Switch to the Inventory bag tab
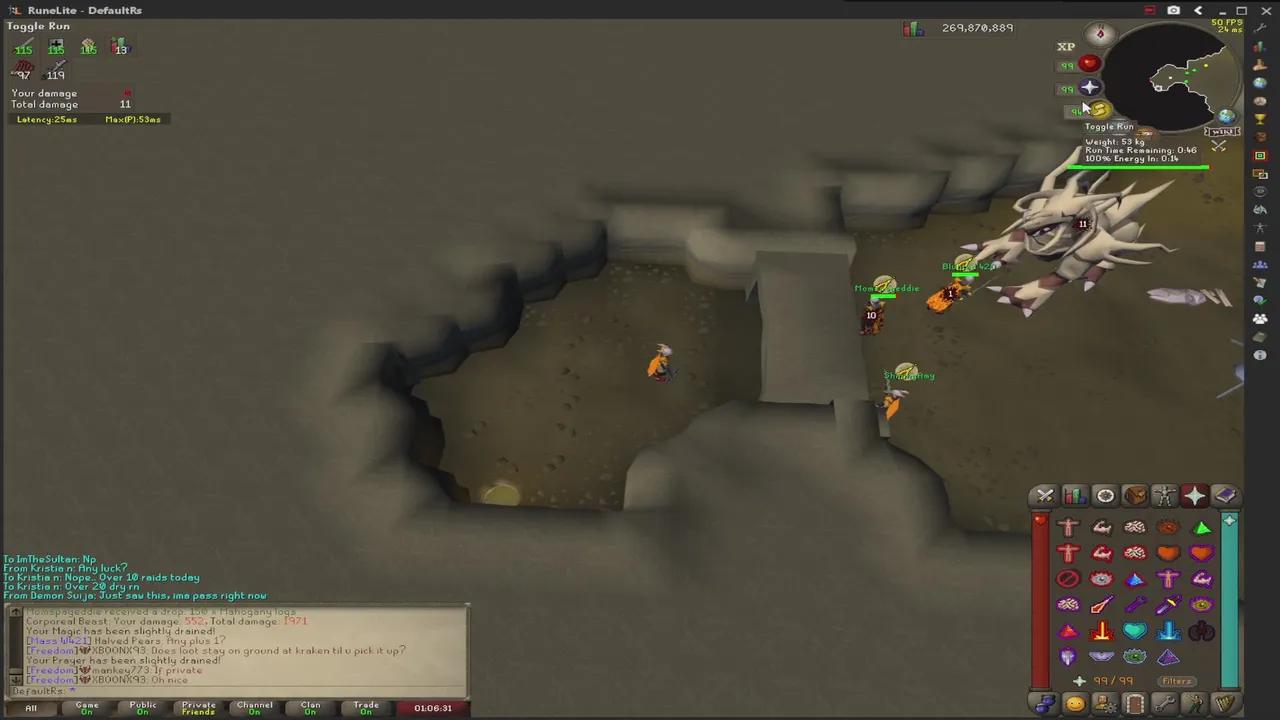Image resolution: width=1280 pixels, height=720 pixels. pos(1135,496)
